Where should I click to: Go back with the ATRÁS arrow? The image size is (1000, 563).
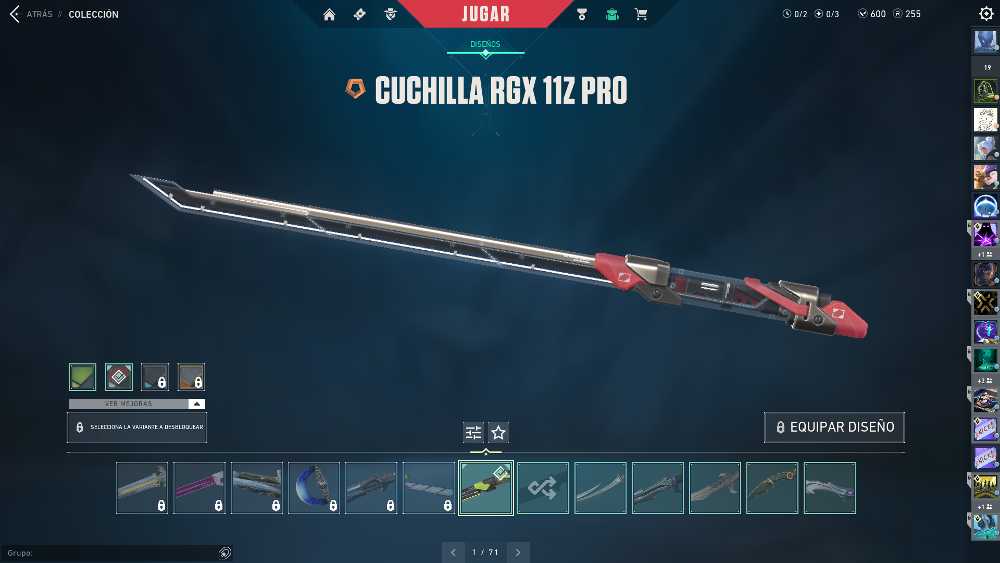tap(16, 15)
